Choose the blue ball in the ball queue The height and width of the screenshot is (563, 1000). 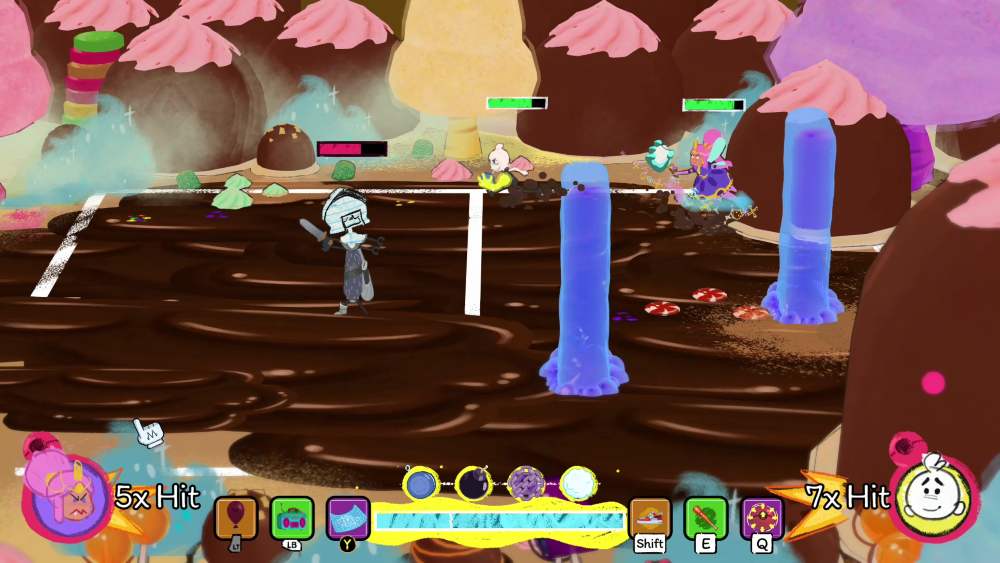[421, 484]
